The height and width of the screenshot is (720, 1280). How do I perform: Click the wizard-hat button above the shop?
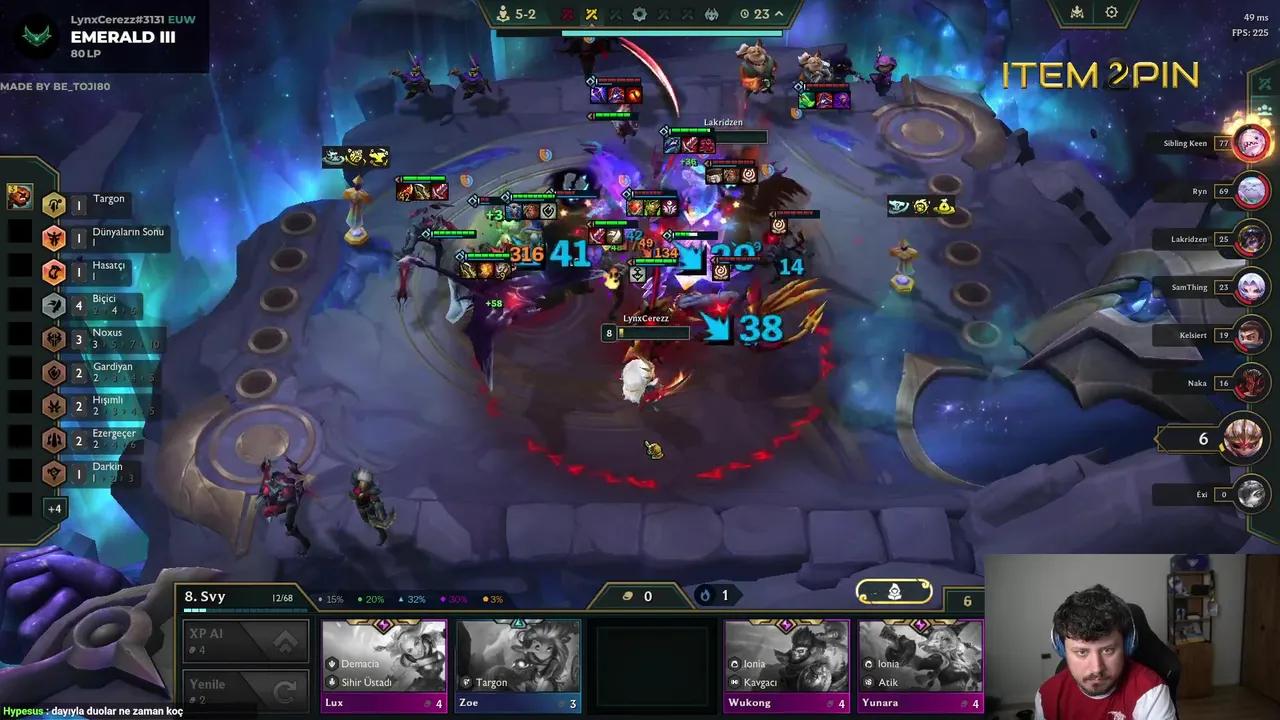(894, 592)
